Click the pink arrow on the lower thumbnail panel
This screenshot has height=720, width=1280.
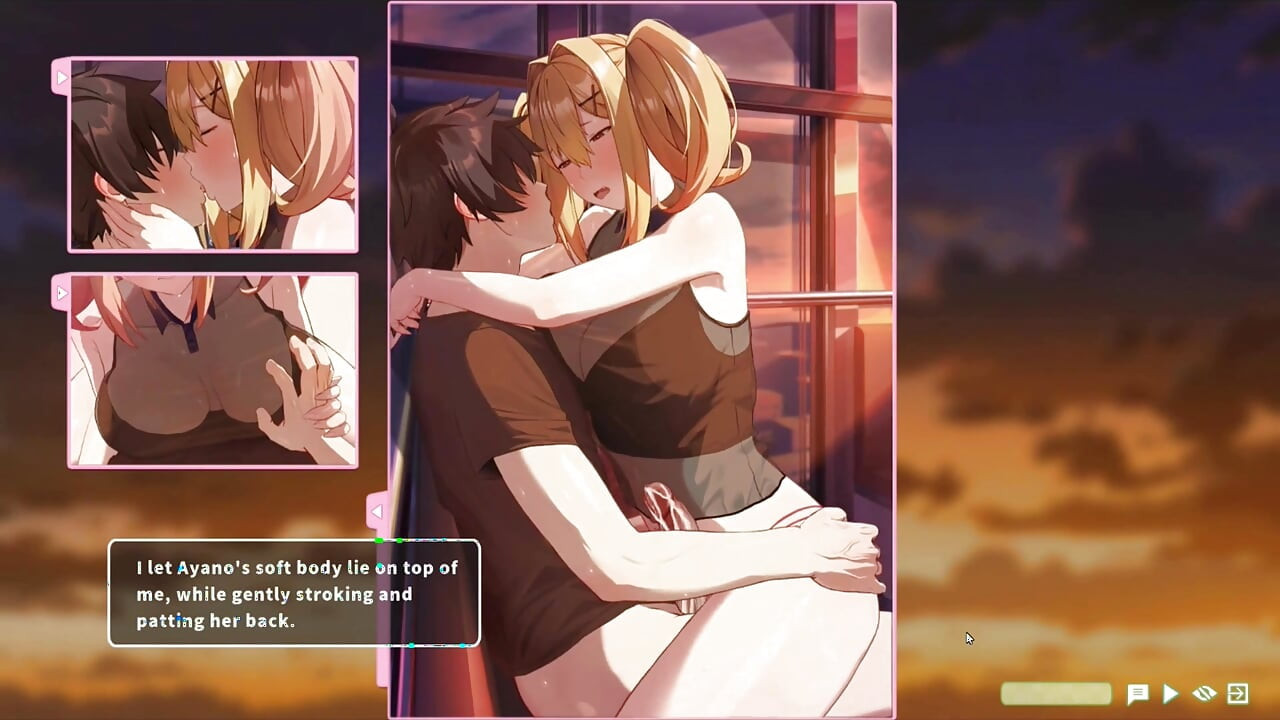(x=62, y=292)
